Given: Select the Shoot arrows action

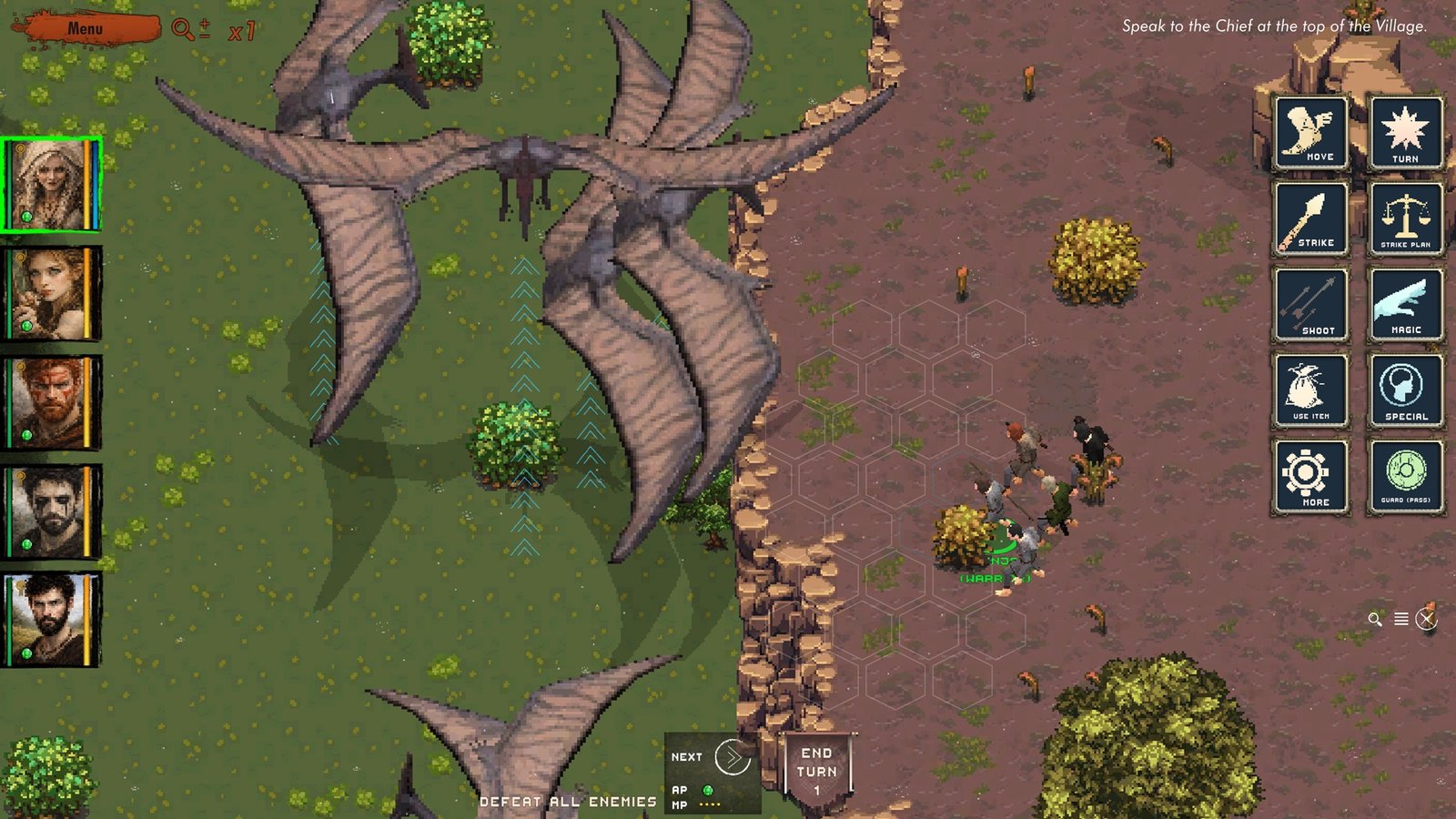Looking at the screenshot, I should 1310,305.
